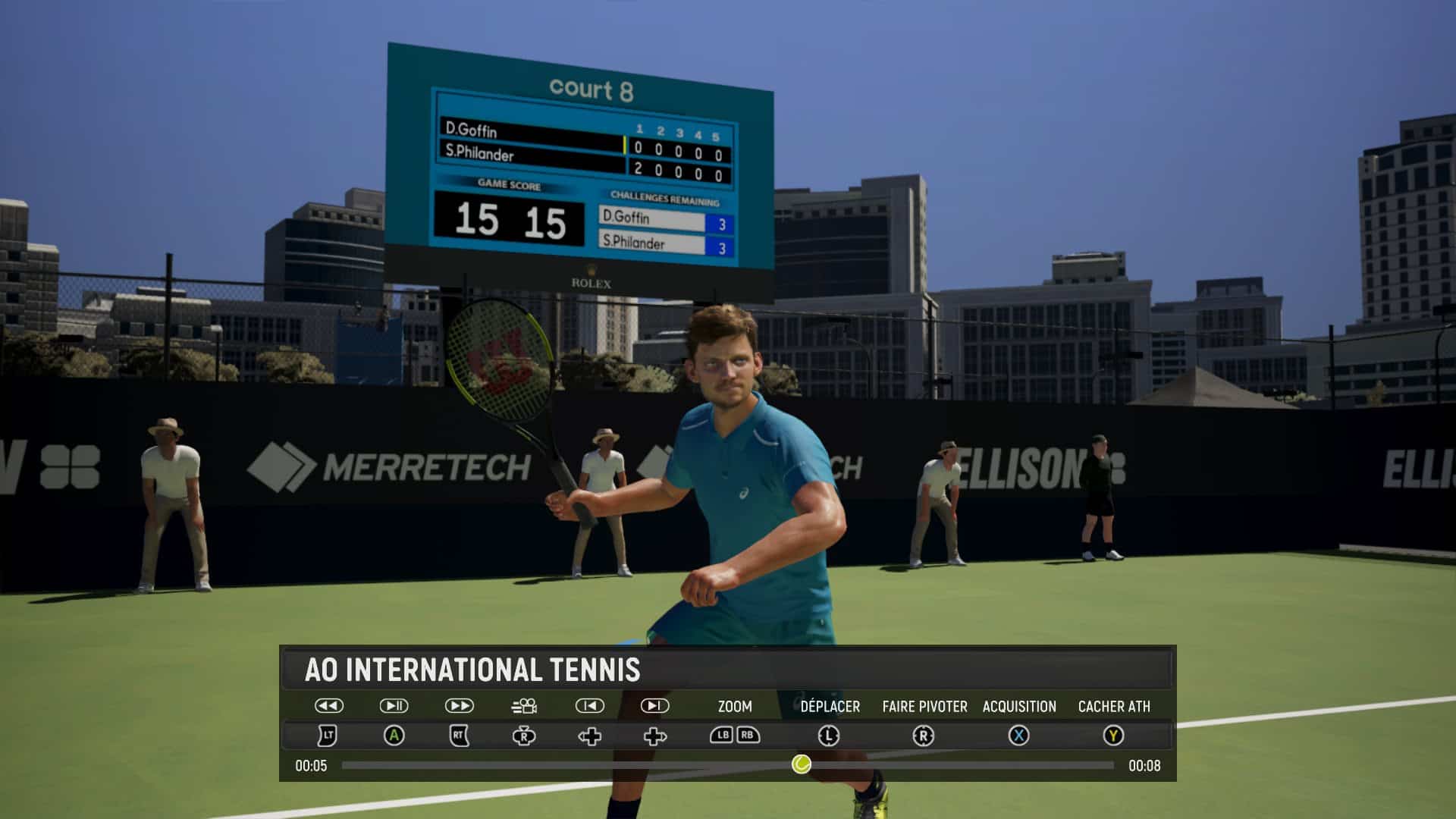Choose the ZOOM control
1456x819 pixels.
coord(735,707)
